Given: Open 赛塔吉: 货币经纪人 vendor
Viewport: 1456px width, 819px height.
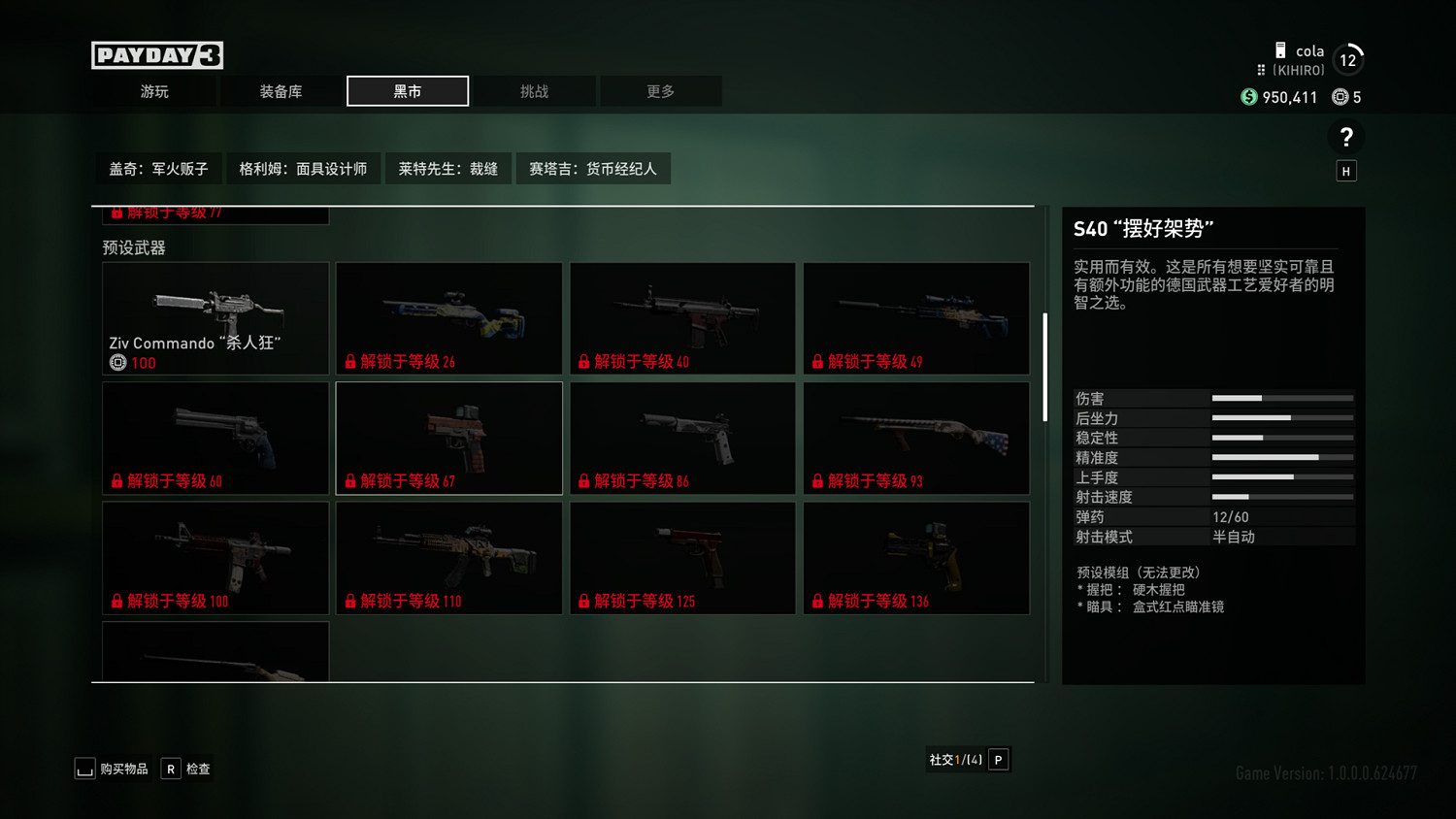Looking at the screenshot, I should tap(593, 168).
